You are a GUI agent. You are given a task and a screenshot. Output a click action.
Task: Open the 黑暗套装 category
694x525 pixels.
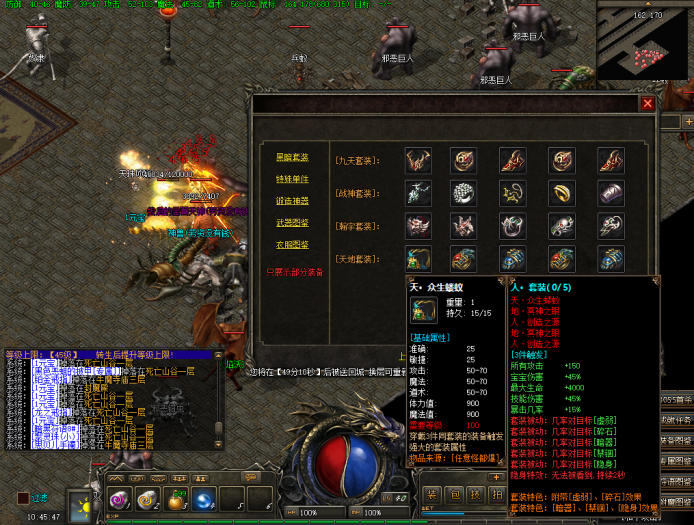(292, 158)
